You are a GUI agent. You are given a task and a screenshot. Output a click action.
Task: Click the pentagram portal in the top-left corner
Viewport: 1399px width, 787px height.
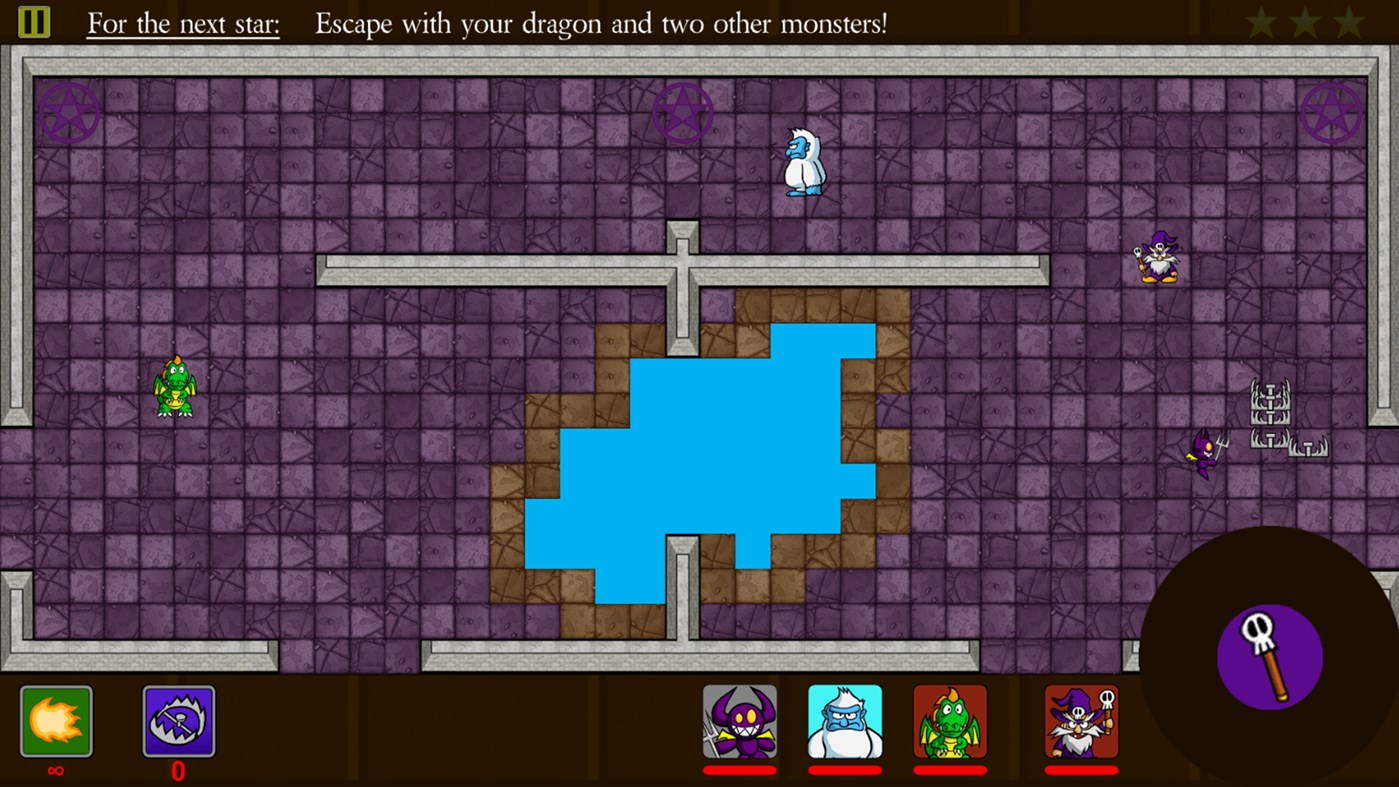[70, 112]
